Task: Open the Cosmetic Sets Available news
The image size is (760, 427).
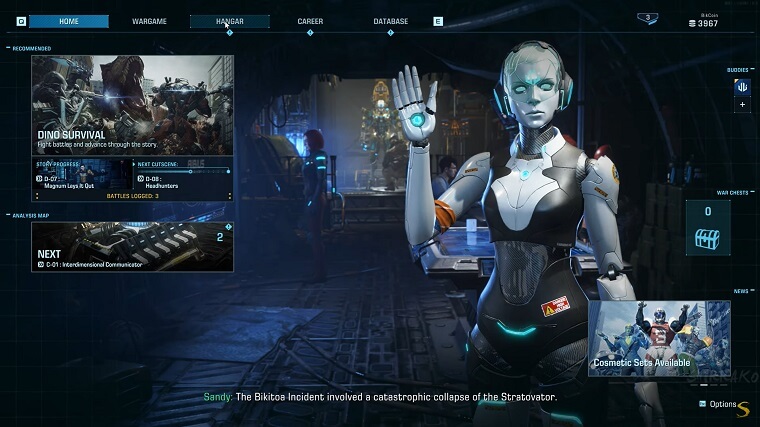Action: point(659,338)
